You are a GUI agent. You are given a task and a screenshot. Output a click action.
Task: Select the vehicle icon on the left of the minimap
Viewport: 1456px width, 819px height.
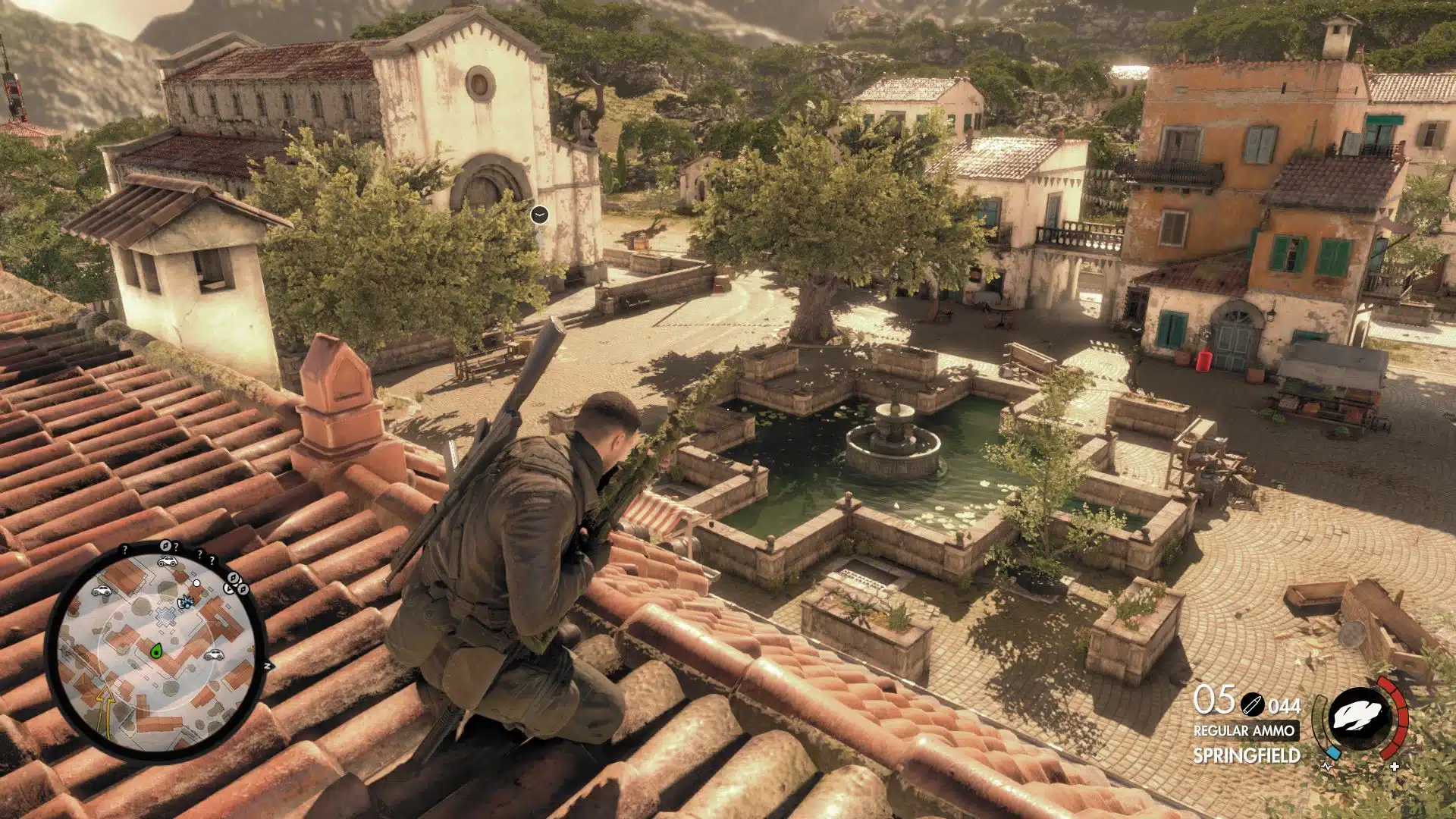click(x=101, y=591)
